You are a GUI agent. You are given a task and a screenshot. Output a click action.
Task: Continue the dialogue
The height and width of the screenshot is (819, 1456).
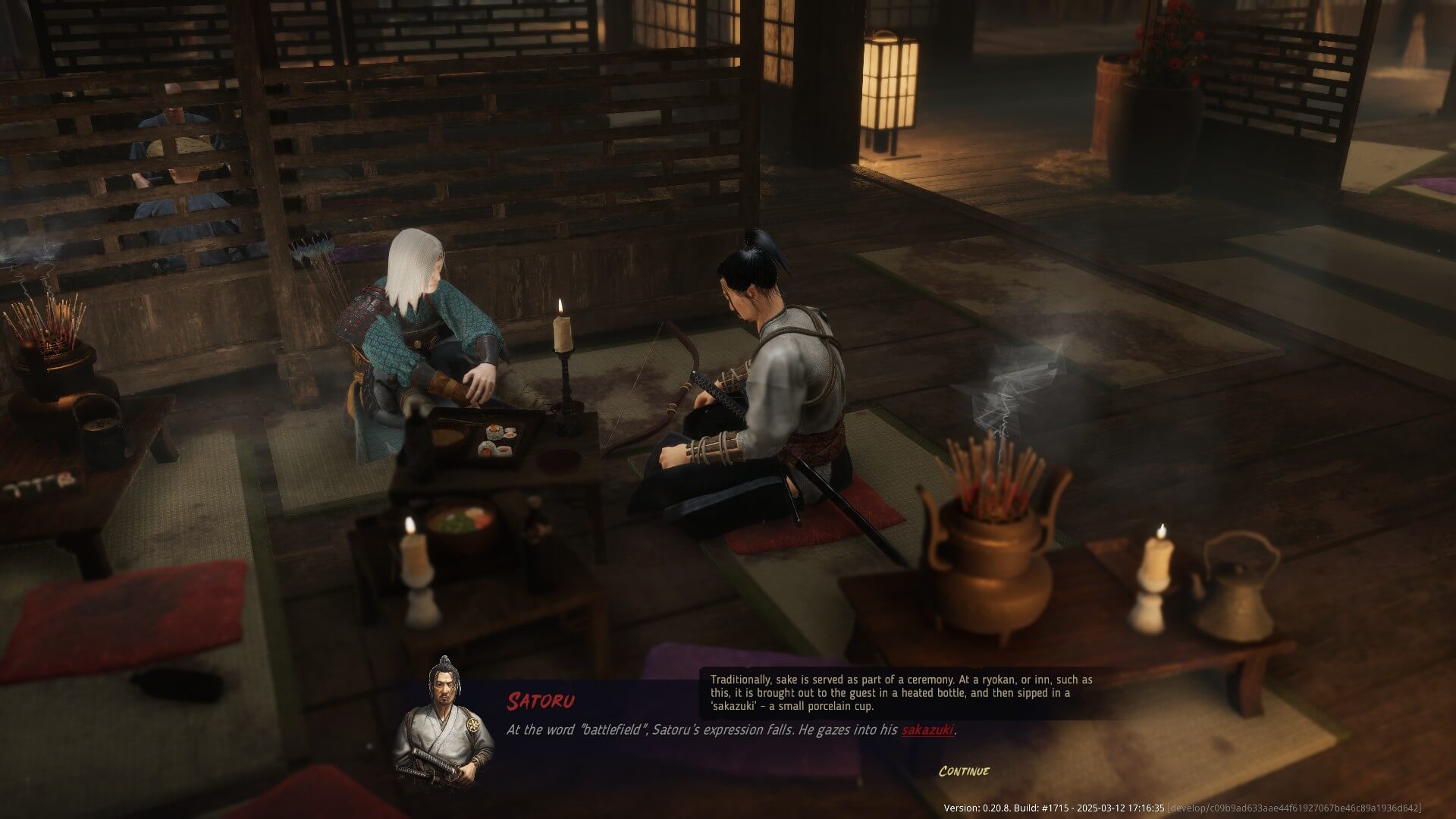(x=964, y=771)
